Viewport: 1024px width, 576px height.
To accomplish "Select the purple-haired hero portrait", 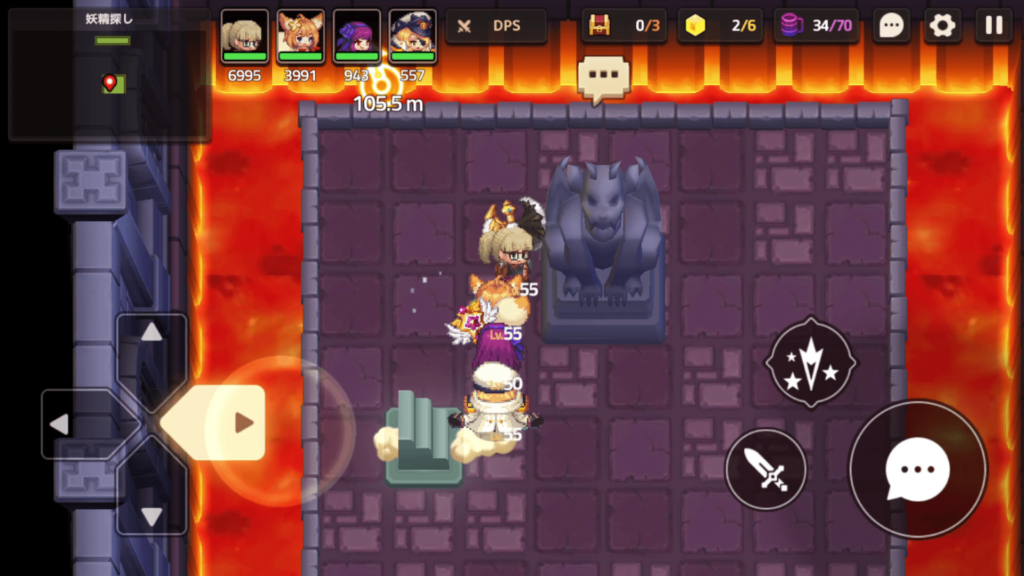I will pos(356,37).
